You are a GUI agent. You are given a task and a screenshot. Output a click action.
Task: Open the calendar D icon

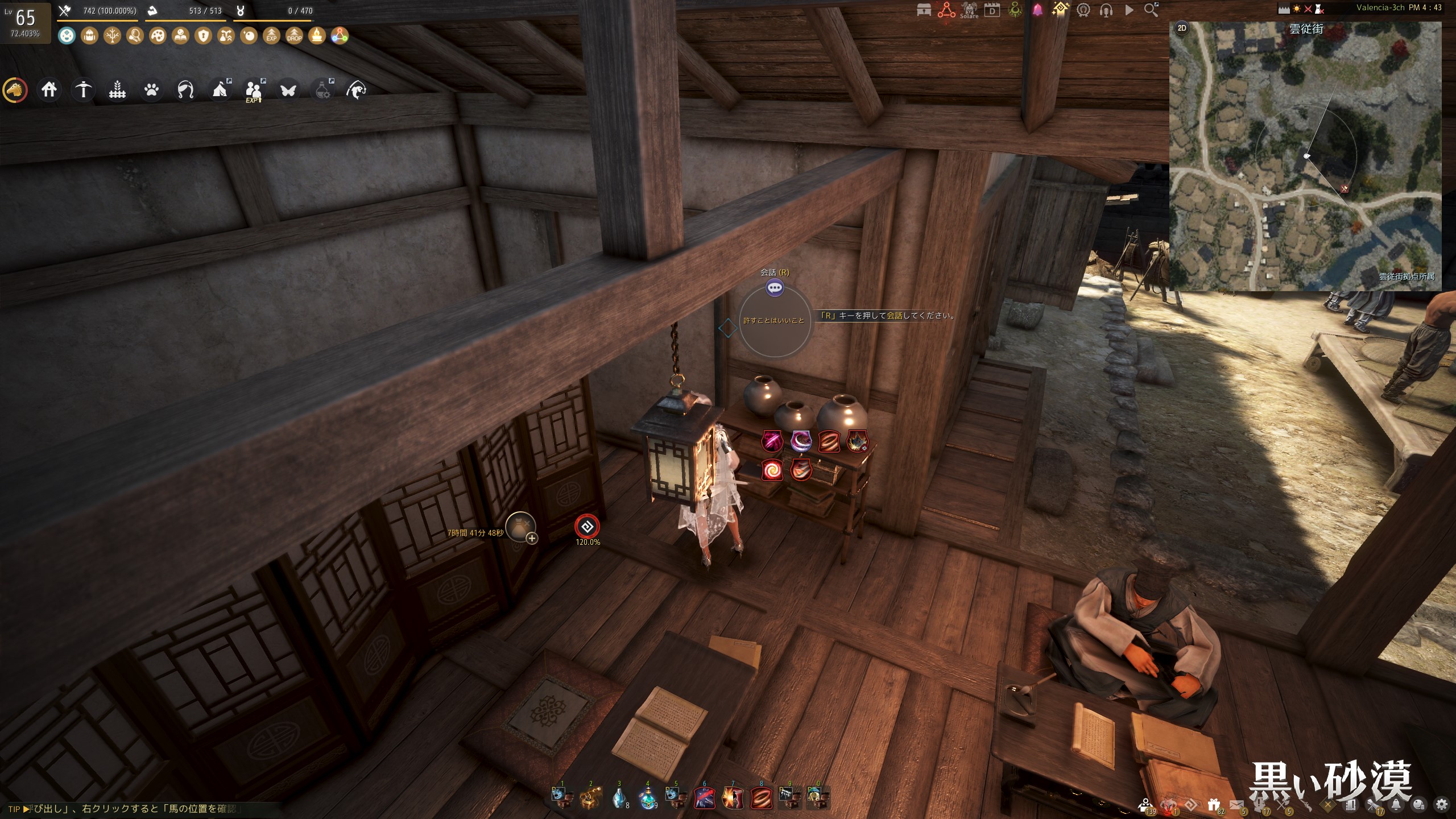[992, 10]
